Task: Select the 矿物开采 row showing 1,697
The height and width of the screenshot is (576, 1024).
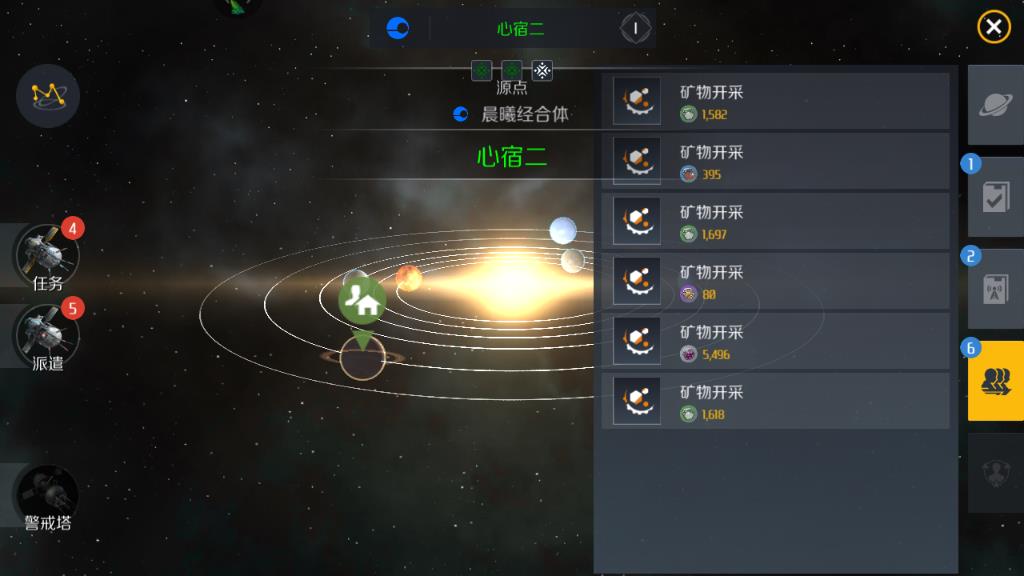Action: click(x=775, y=222)
